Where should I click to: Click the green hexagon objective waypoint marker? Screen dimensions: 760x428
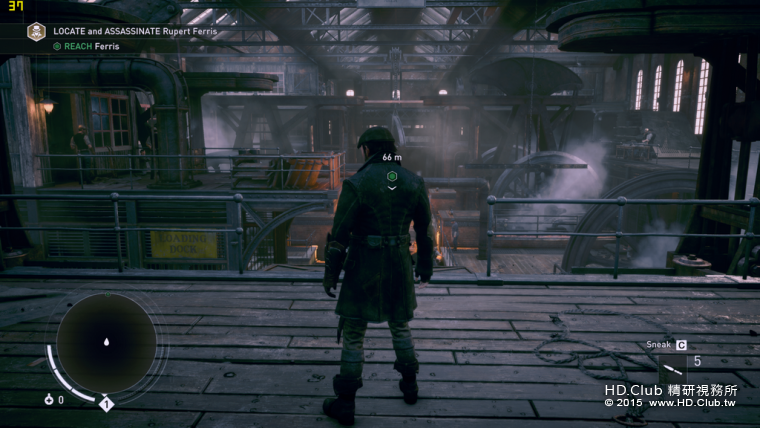[x=392, y=175]
